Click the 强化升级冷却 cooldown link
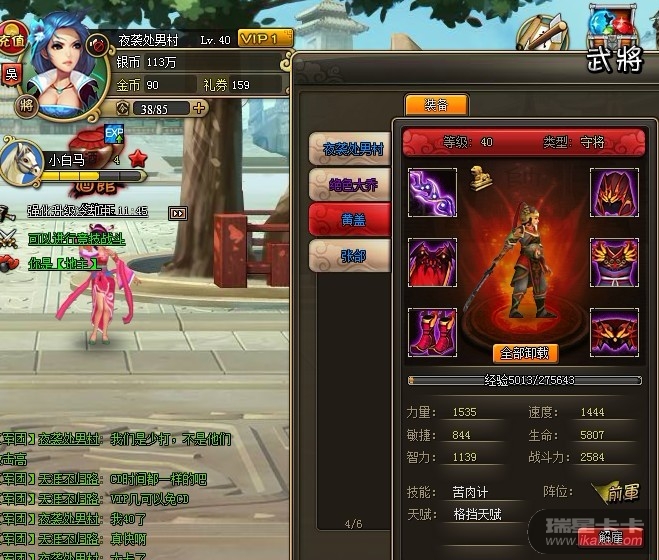This screenshot has width=659, height=560. [x=88, y=212]
